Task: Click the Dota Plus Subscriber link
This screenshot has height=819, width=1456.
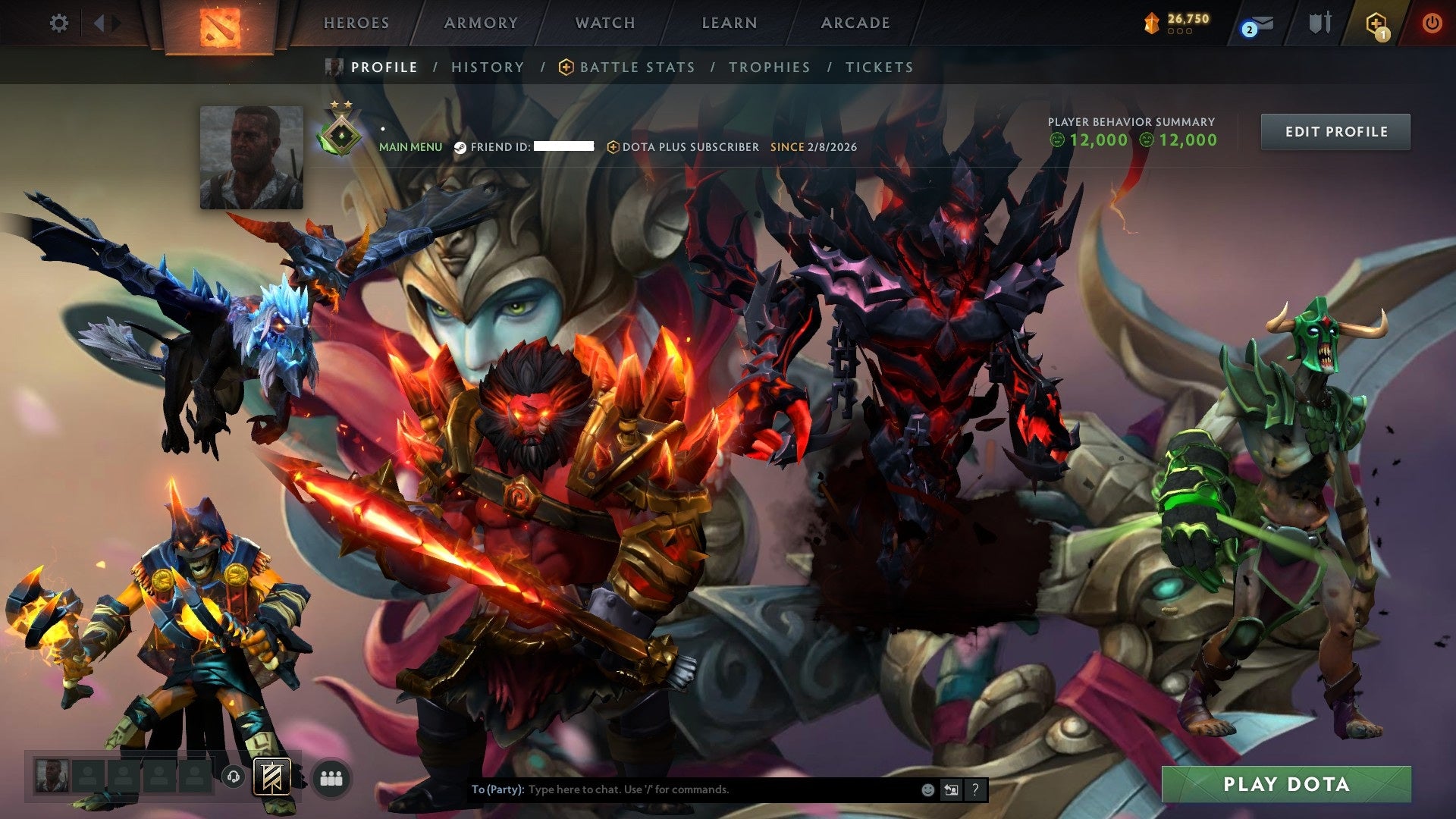Action: tap(690, 147)
